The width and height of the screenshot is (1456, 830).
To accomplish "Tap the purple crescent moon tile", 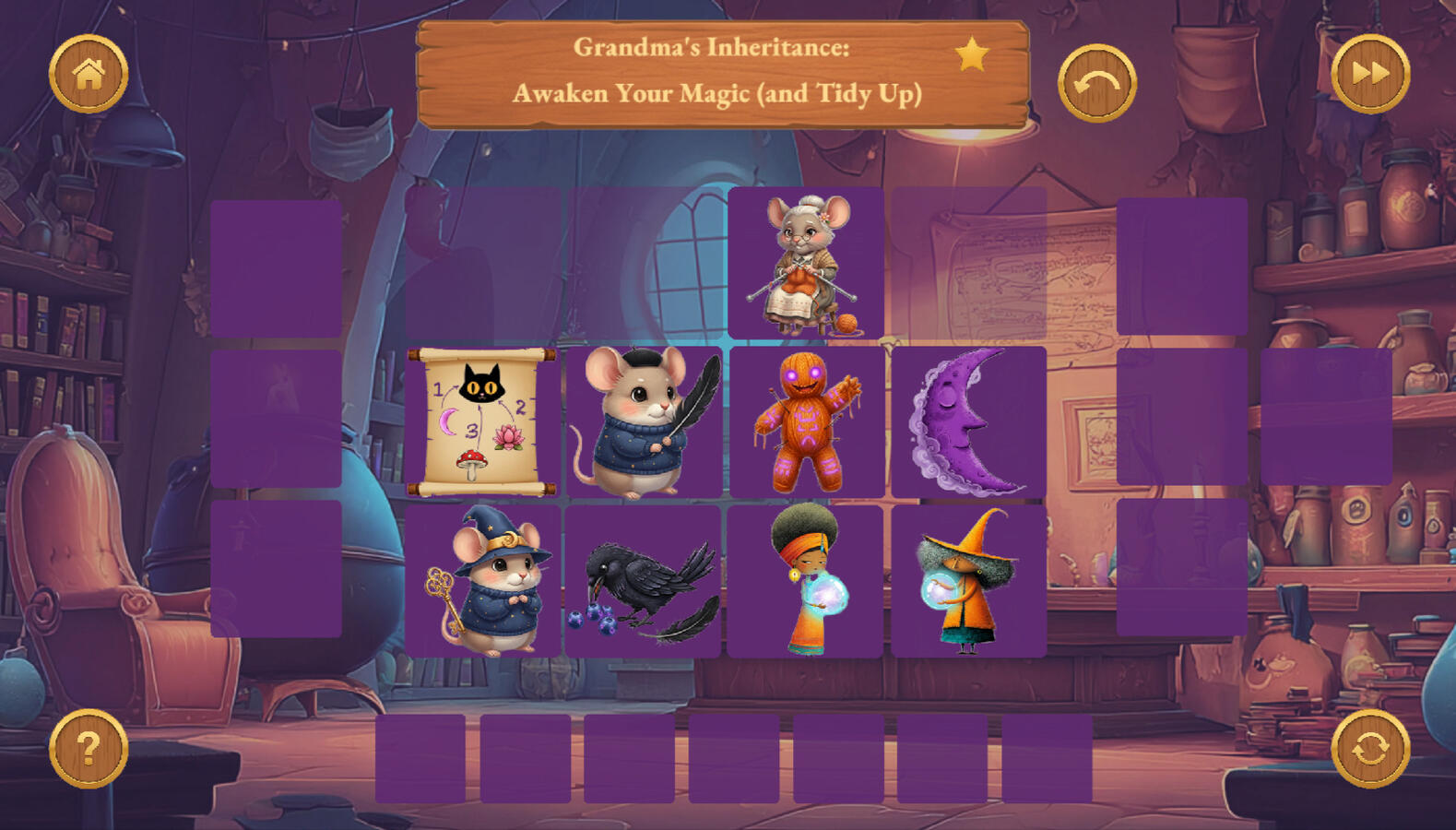I will [968, 423].
